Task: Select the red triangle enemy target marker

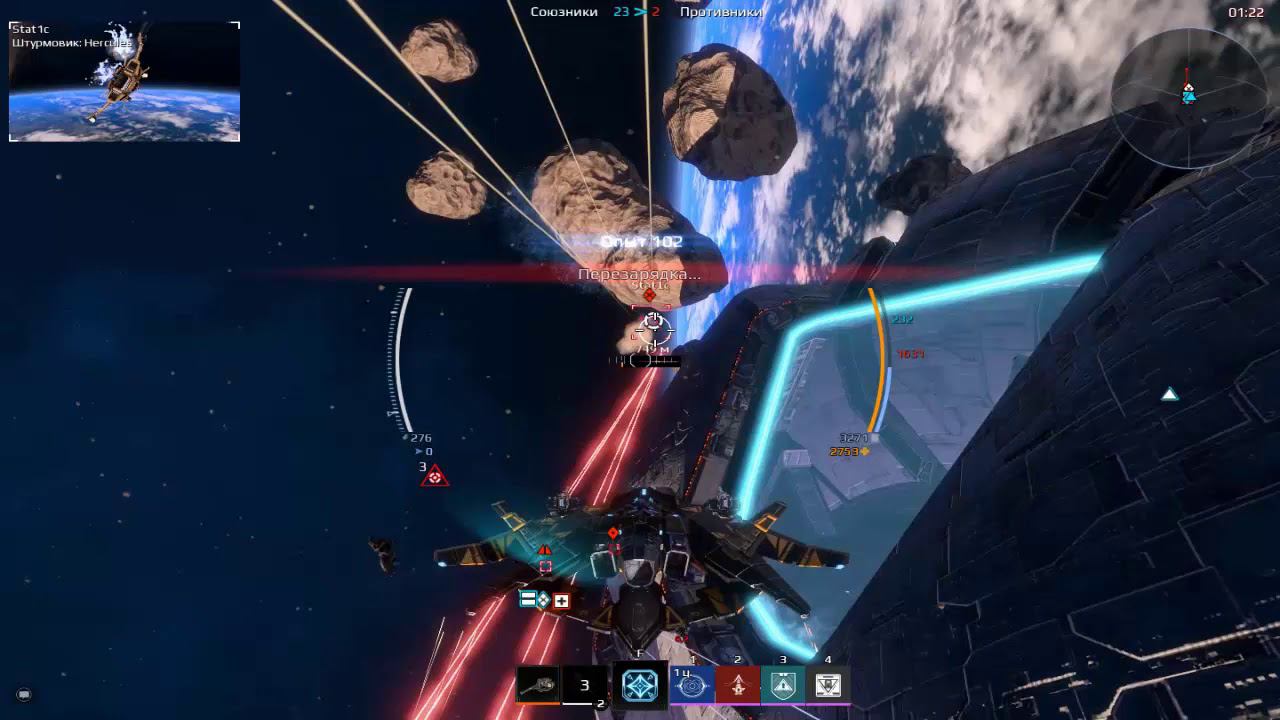Action: coord(435,477)
